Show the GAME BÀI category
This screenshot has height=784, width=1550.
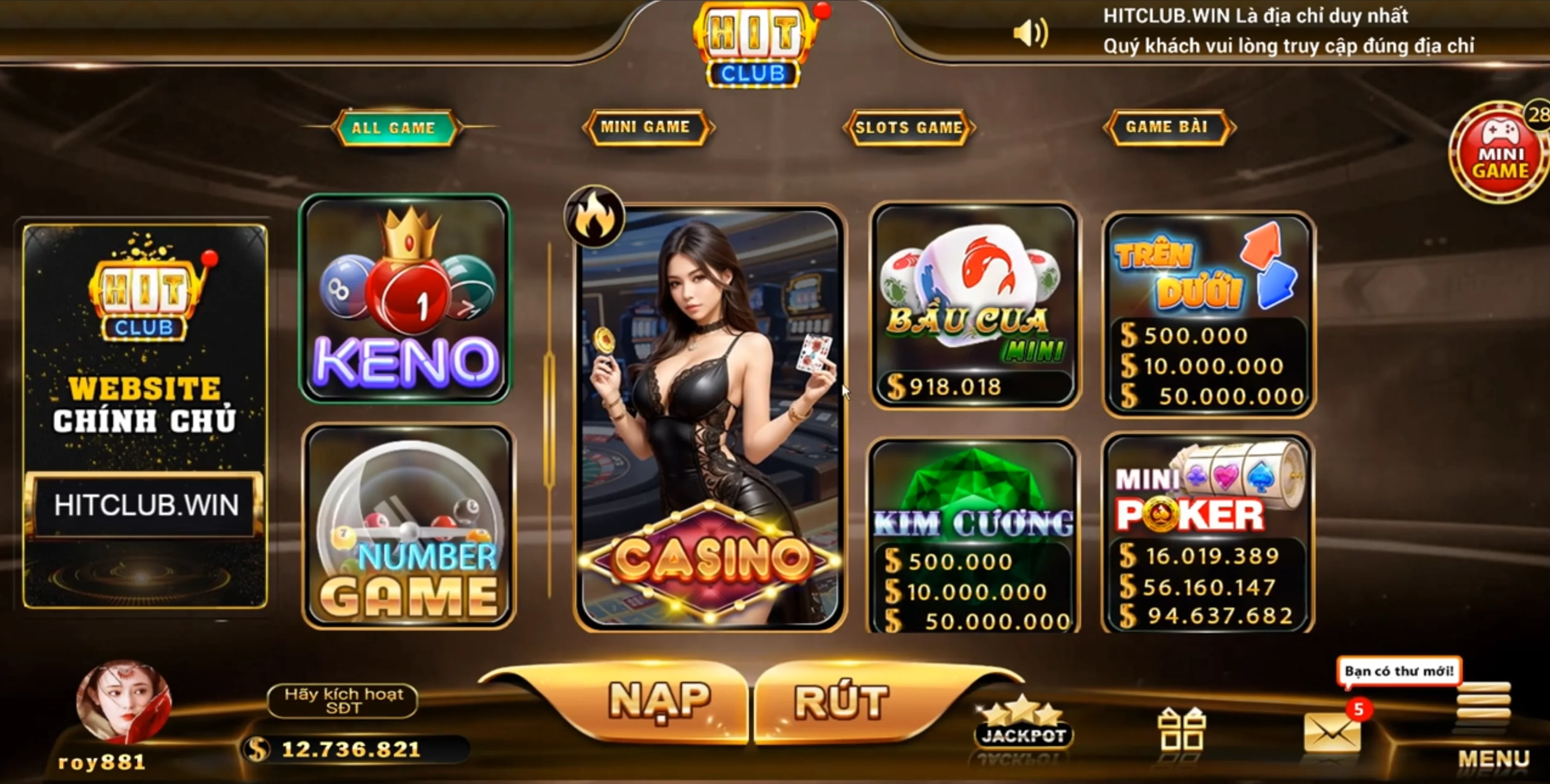click(1167, 127)
